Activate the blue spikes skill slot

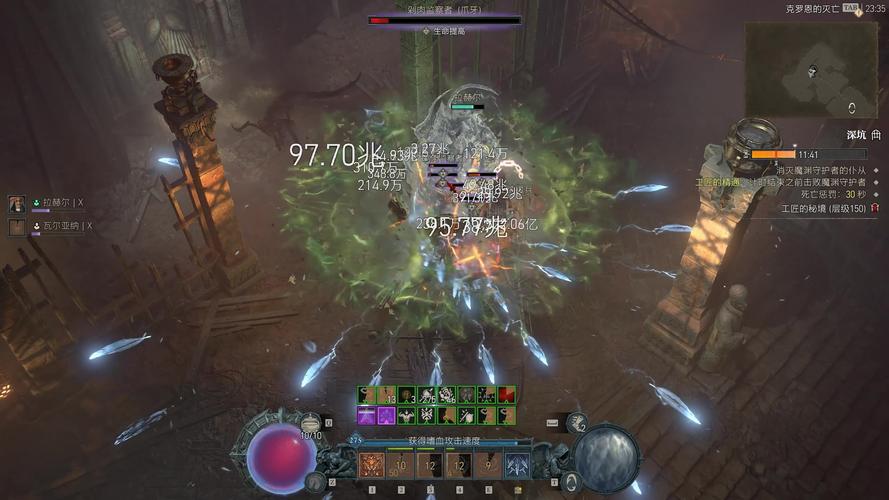pyautogui.click(x=517, y=464)
